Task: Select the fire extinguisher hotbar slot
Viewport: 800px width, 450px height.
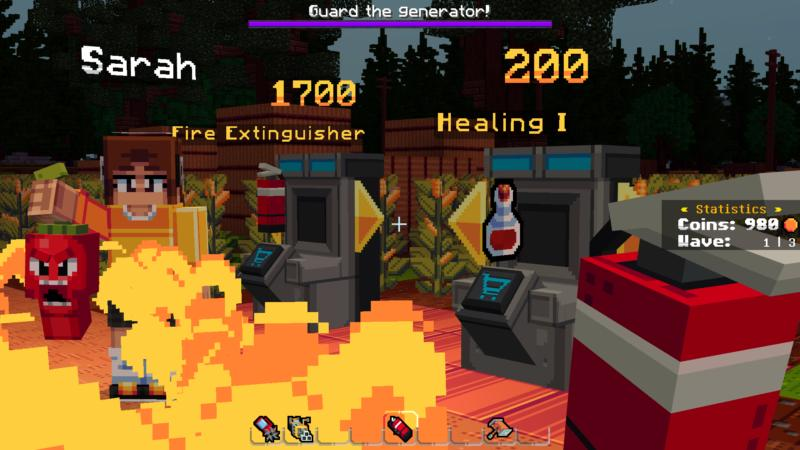Action: pyautogui.click(x=399, y=429)
